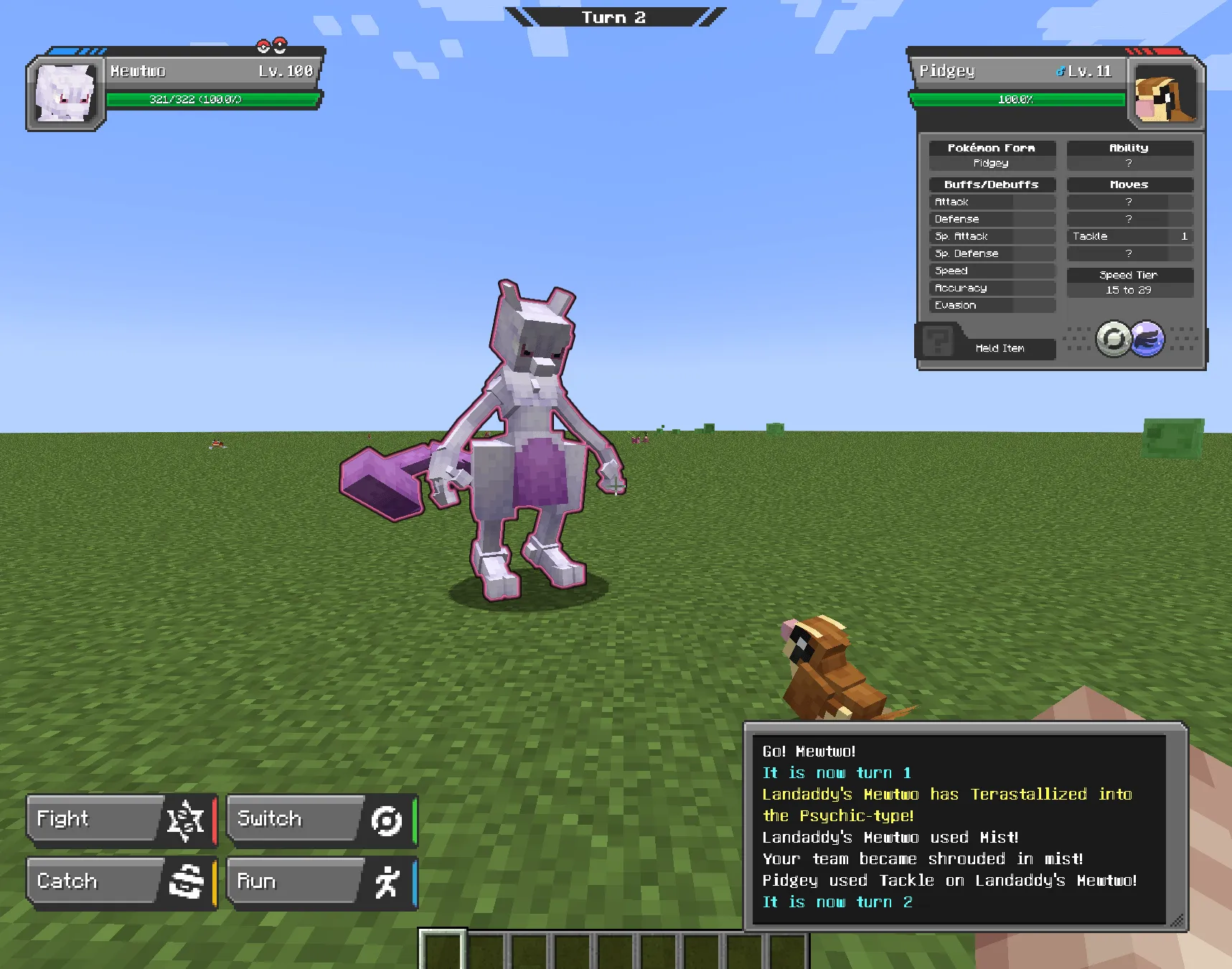Click the Switch Pokéball icon

click(x=385, y=820)
